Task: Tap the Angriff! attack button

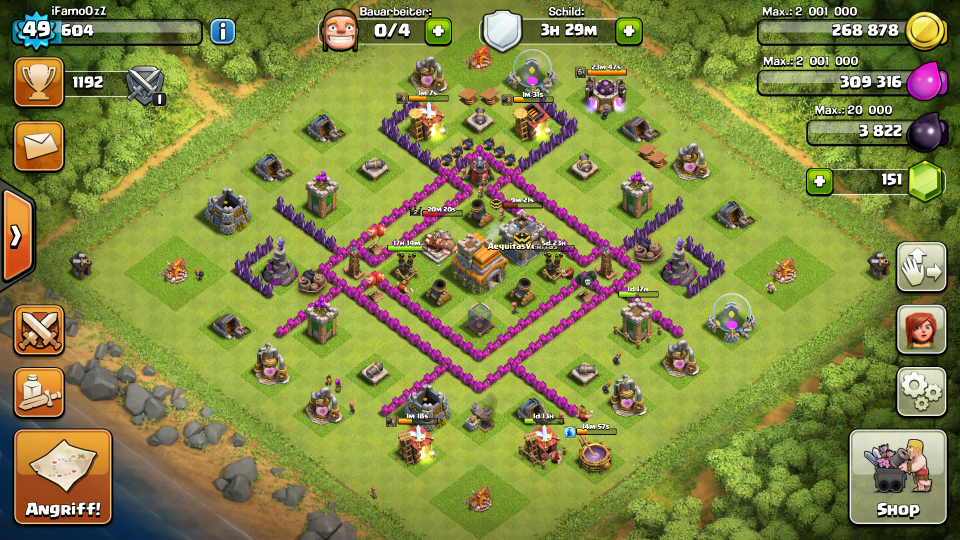Action: [x=62, y=477]
